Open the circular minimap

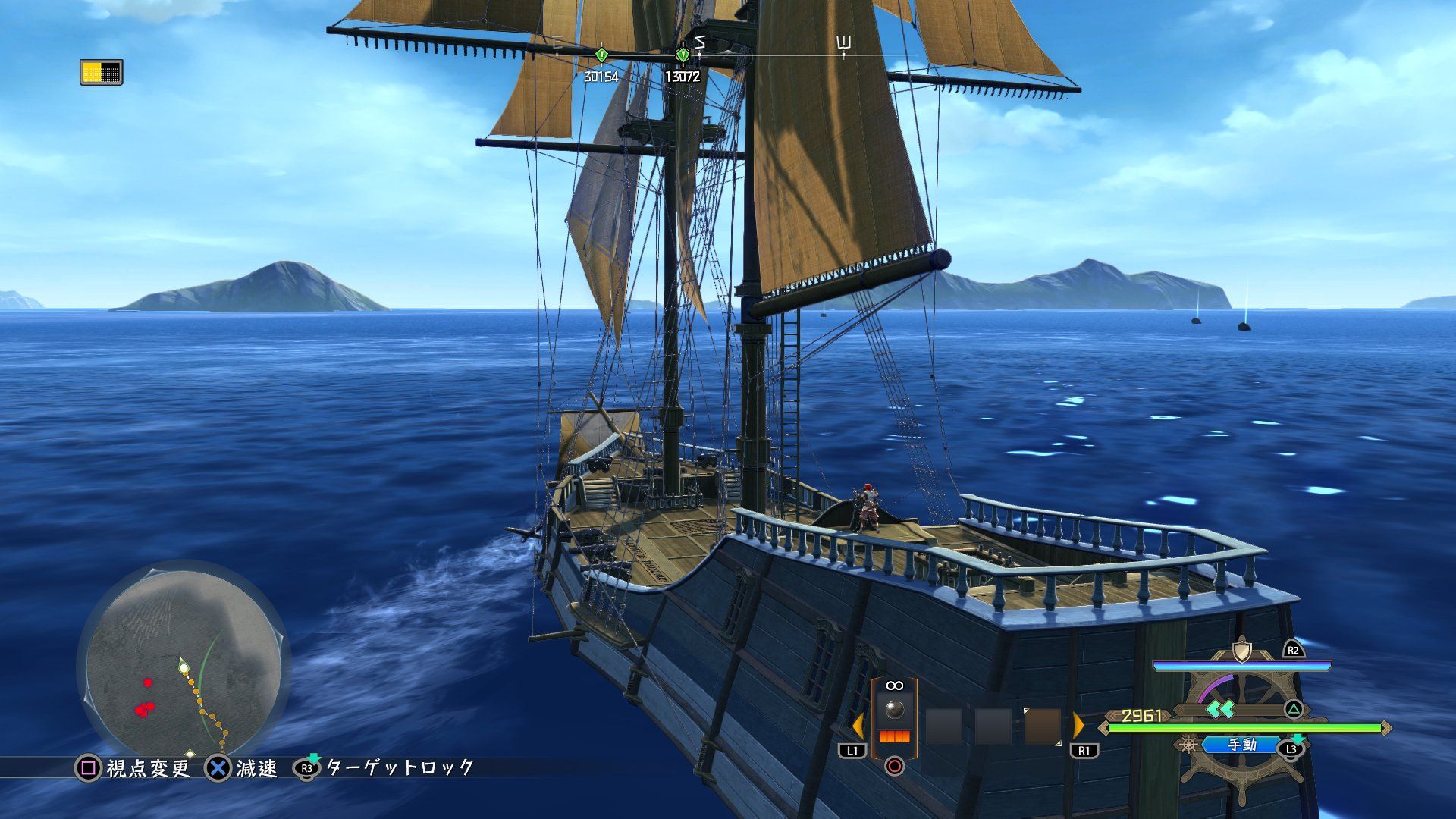pos(184,667)
